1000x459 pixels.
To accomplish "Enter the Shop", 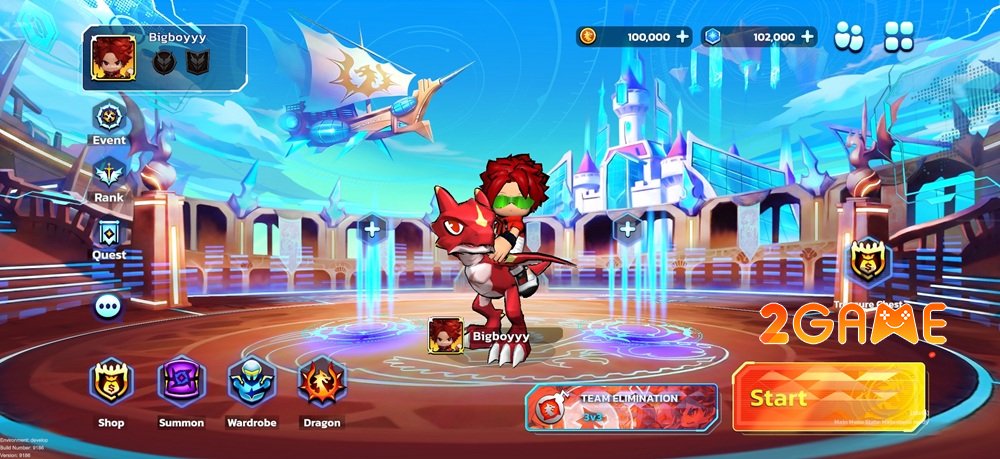I will pos(110,383).
